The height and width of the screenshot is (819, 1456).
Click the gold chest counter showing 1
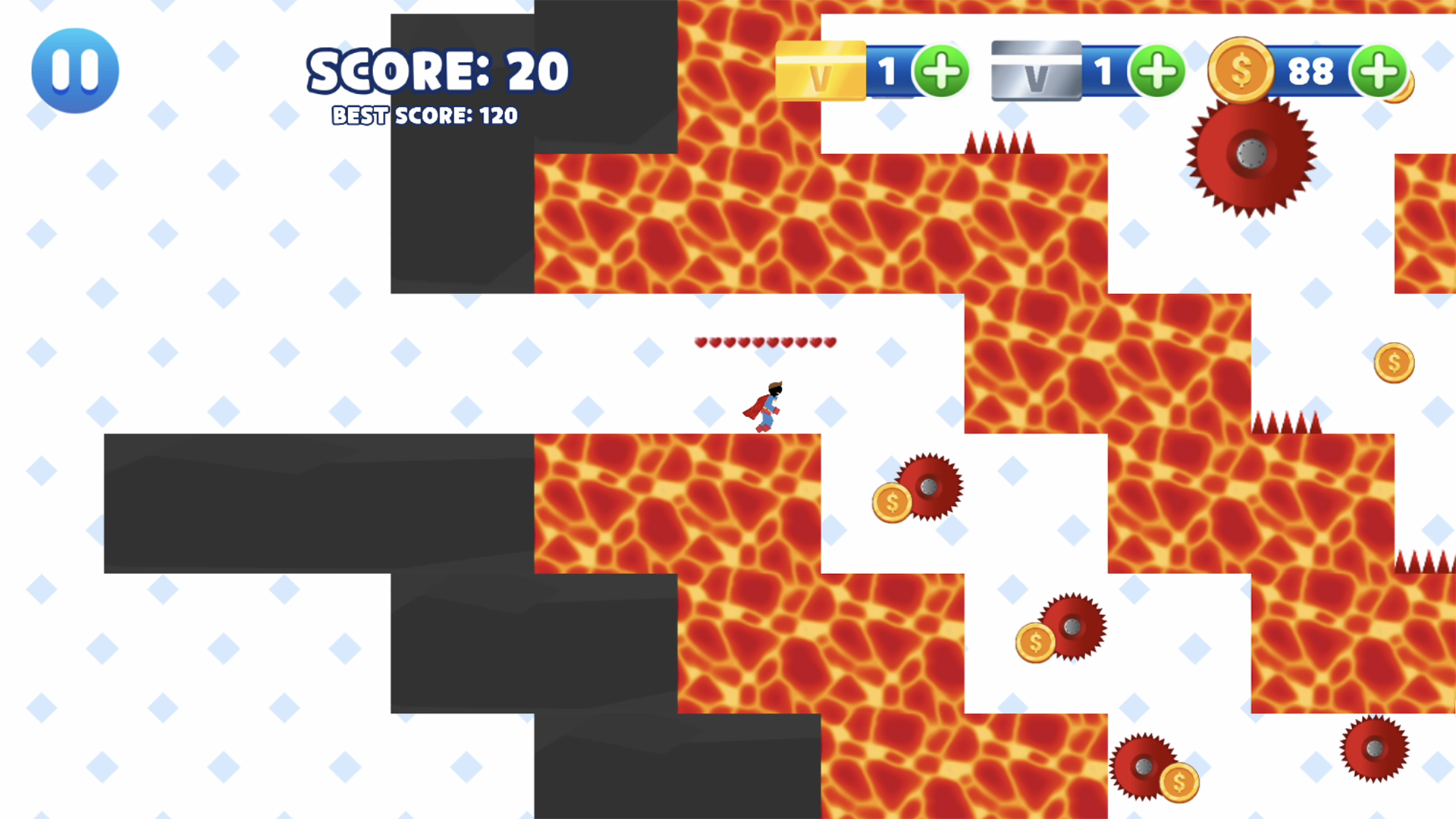click(x=889, y=71)
